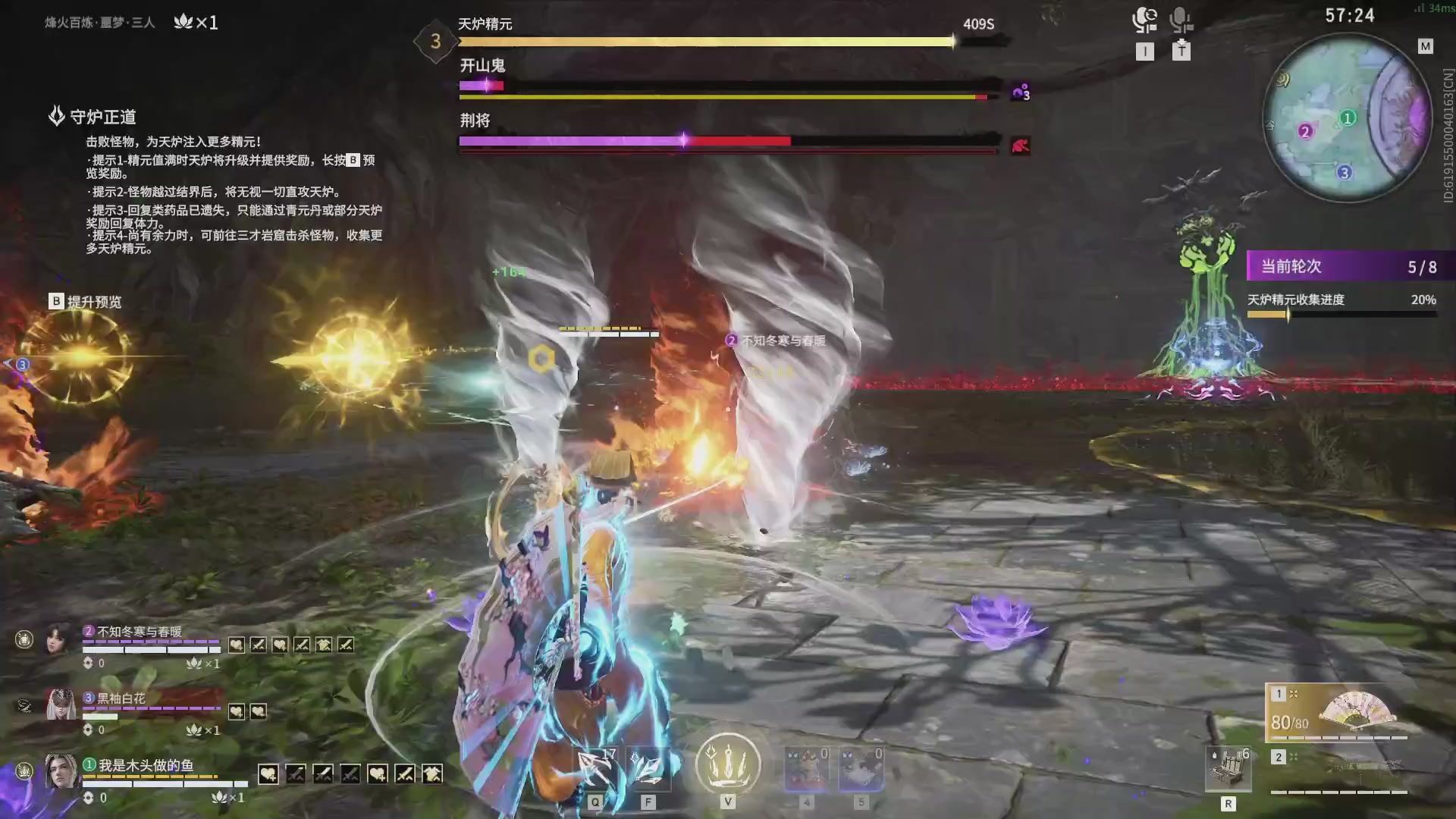Select green player marker 1 on minimap
The width and height of the screenshot is (1456, 819).
tap(1348, 118)
